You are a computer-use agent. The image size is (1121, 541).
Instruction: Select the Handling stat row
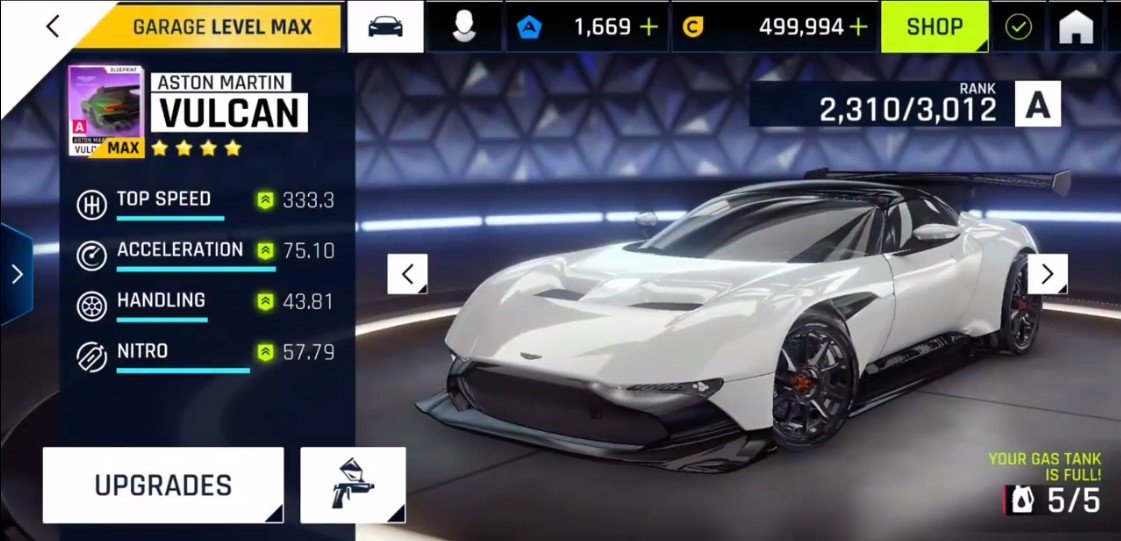(x=205, y=302)
